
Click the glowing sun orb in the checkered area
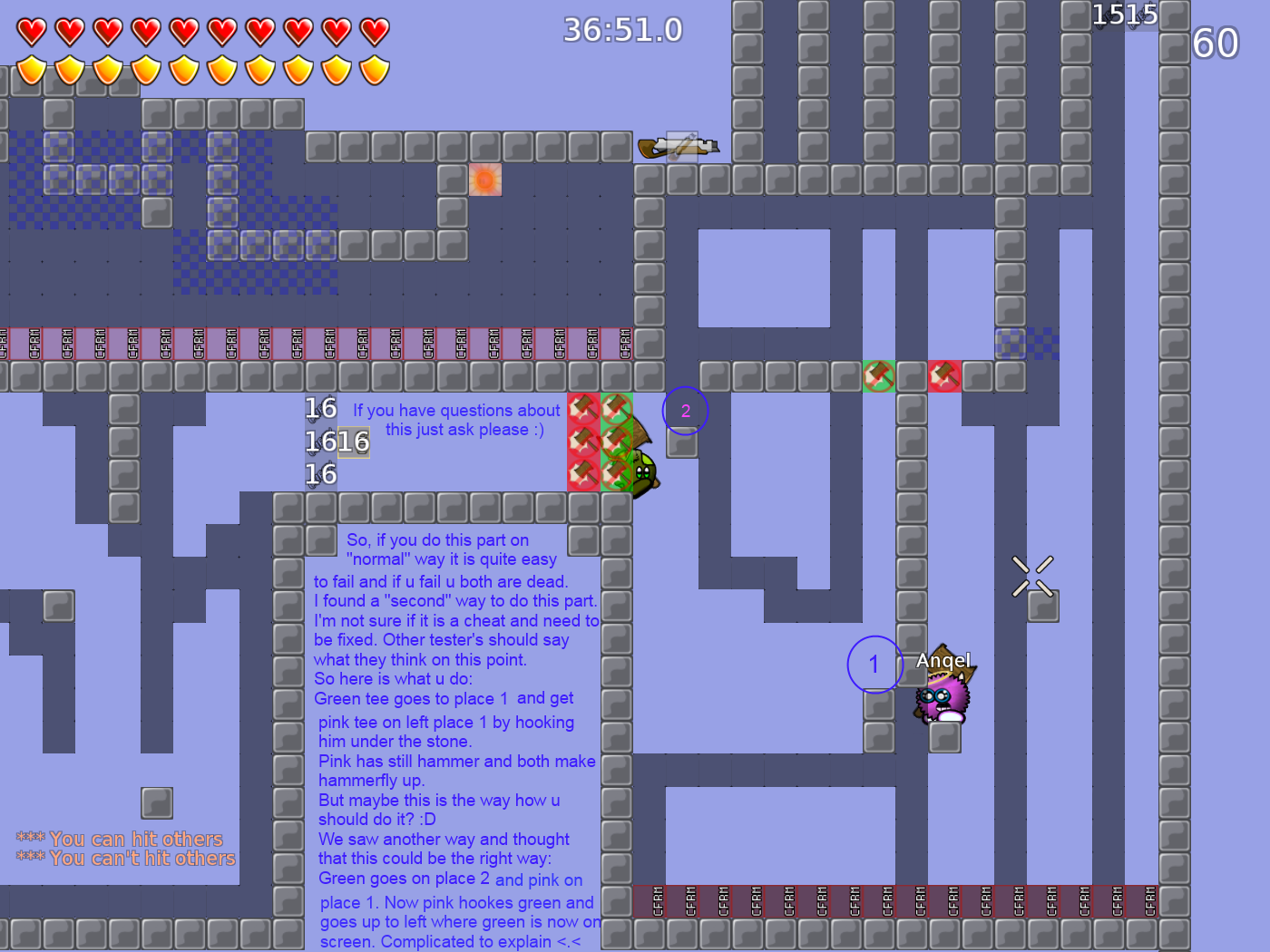(485, 180)
